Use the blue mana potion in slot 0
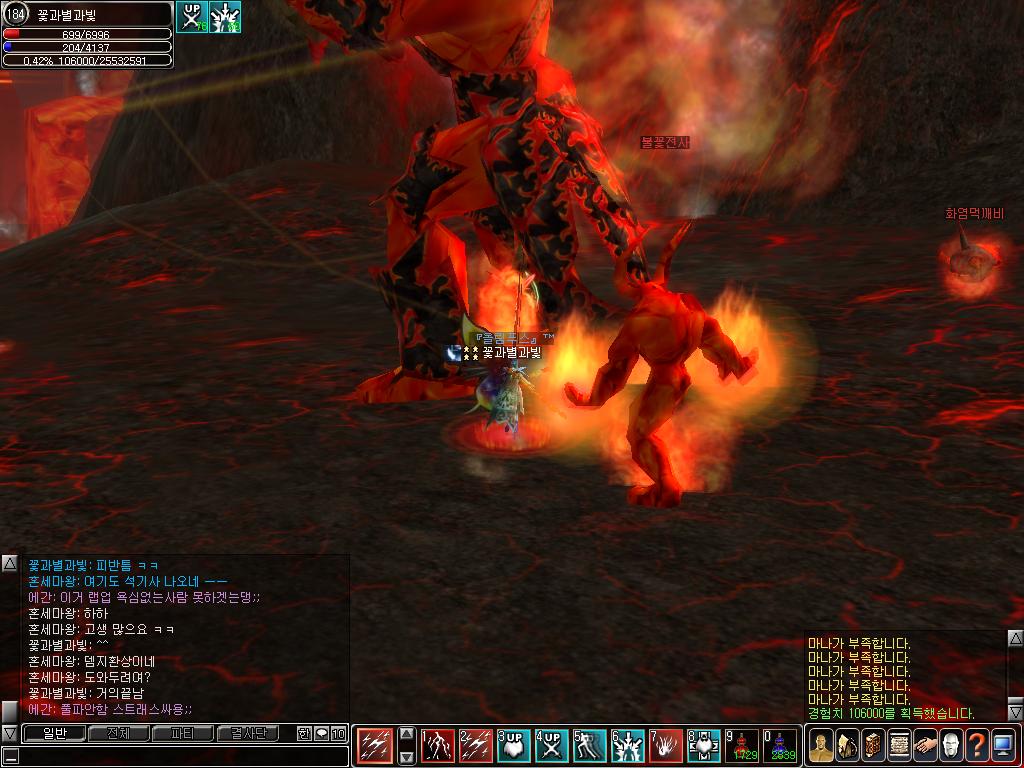The height and width of the screenshot is (768, 1024). pyautogui.click(x=780, y=745)
